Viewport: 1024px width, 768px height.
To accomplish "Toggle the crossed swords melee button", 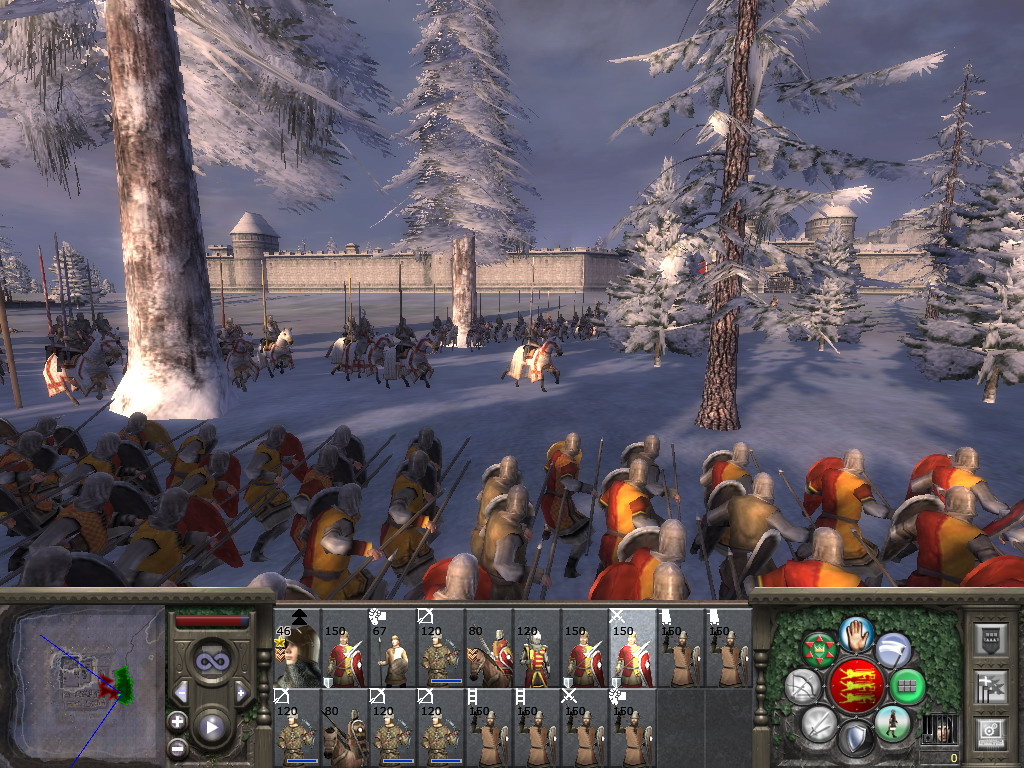I will [x=819, y=722].
